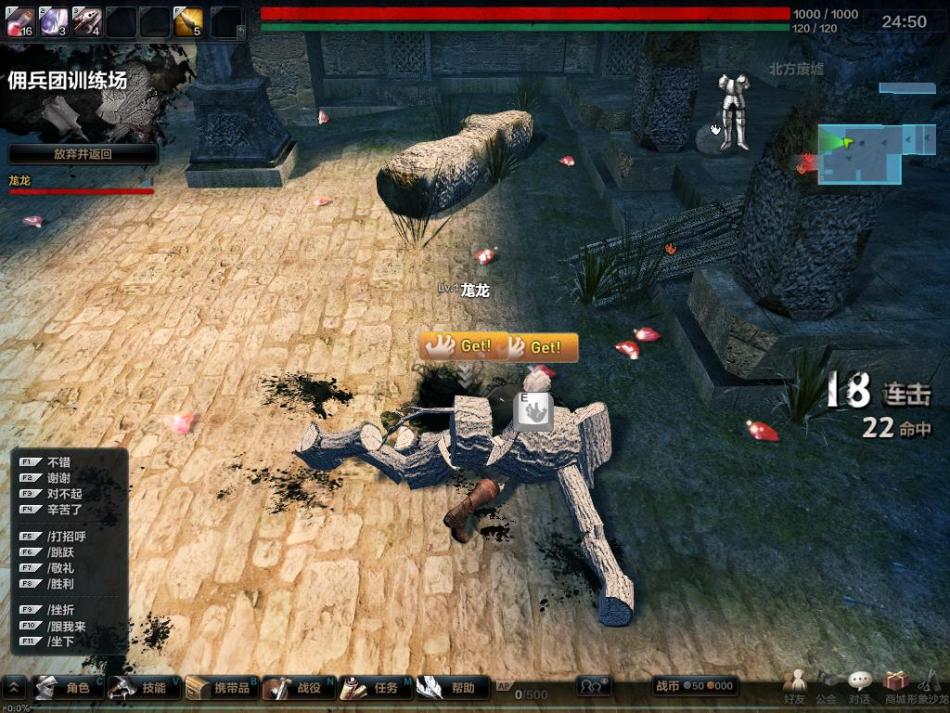Use the golden item with count 5
Image resolution: width=950 pixels, height=713 pixels.
tap(189, 21)
